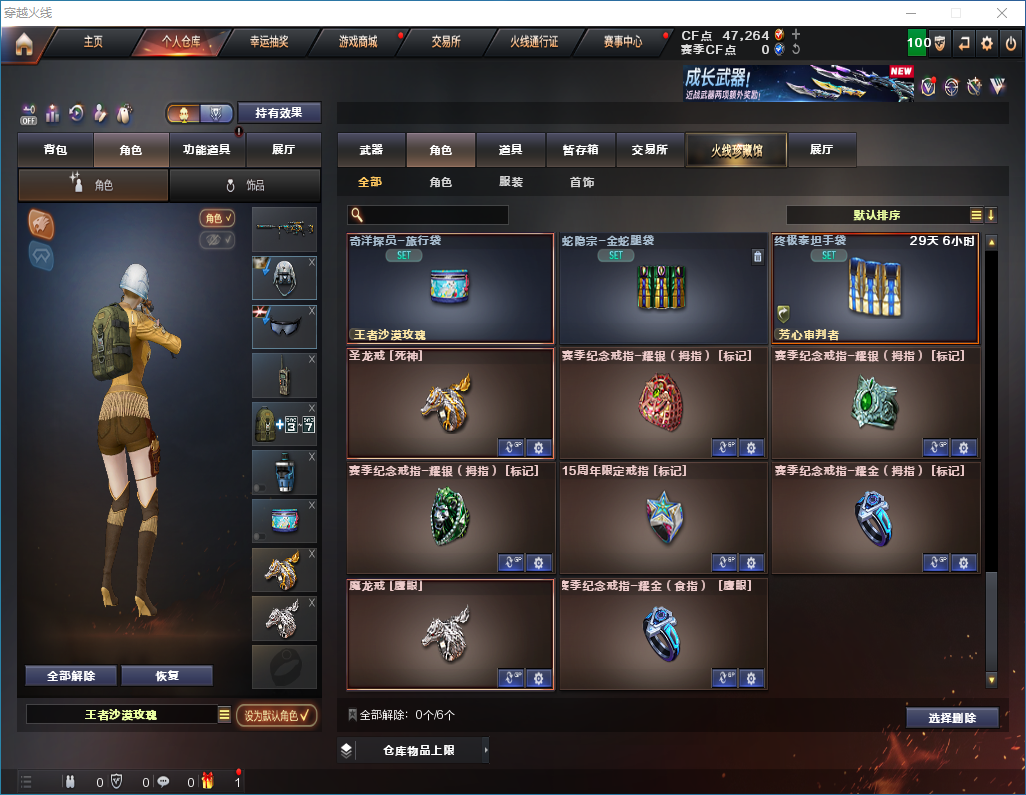Set character as default with 设为默认角色
Viewport: 1026px width, 795px height.
click(276, 715)
